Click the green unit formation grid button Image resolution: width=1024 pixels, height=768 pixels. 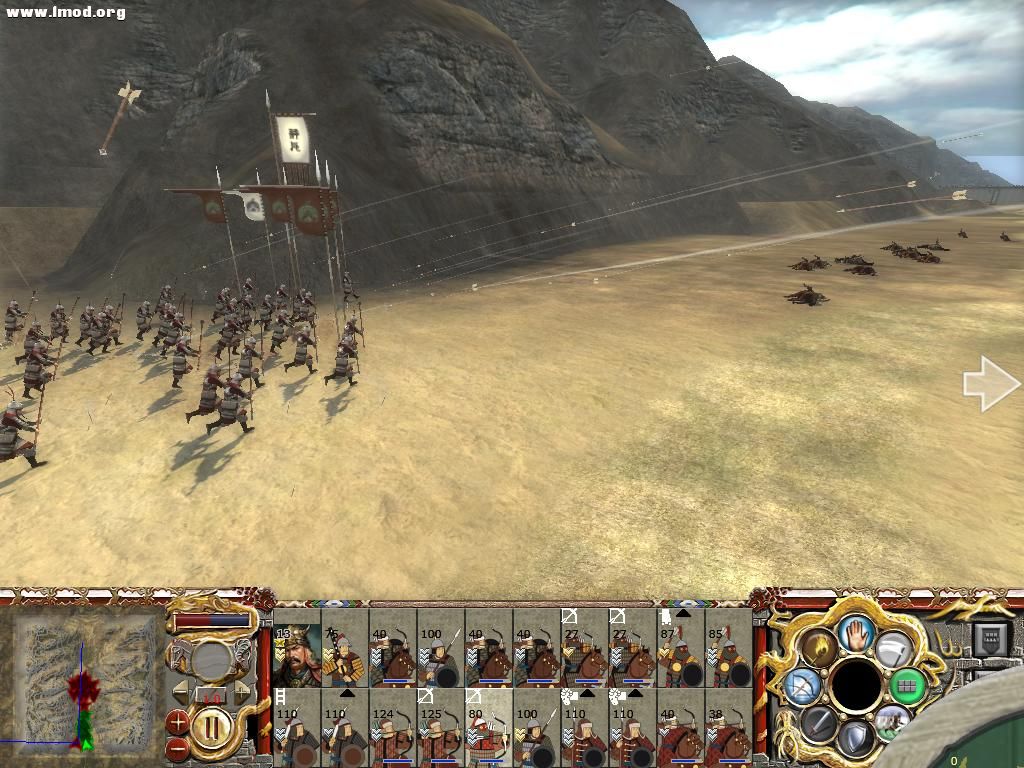click(908, 686)
